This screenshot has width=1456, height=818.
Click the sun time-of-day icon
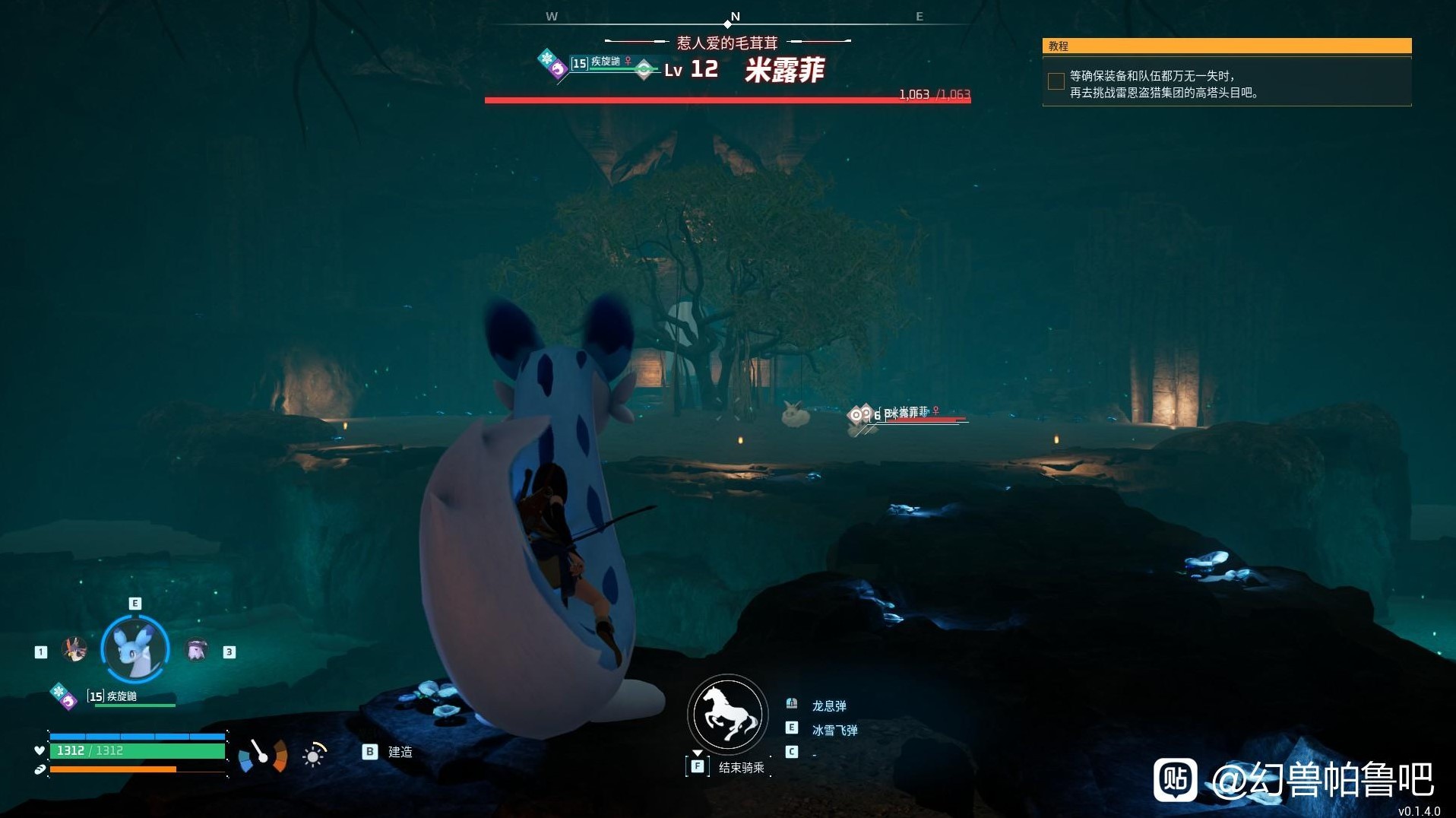coord(313,756)
